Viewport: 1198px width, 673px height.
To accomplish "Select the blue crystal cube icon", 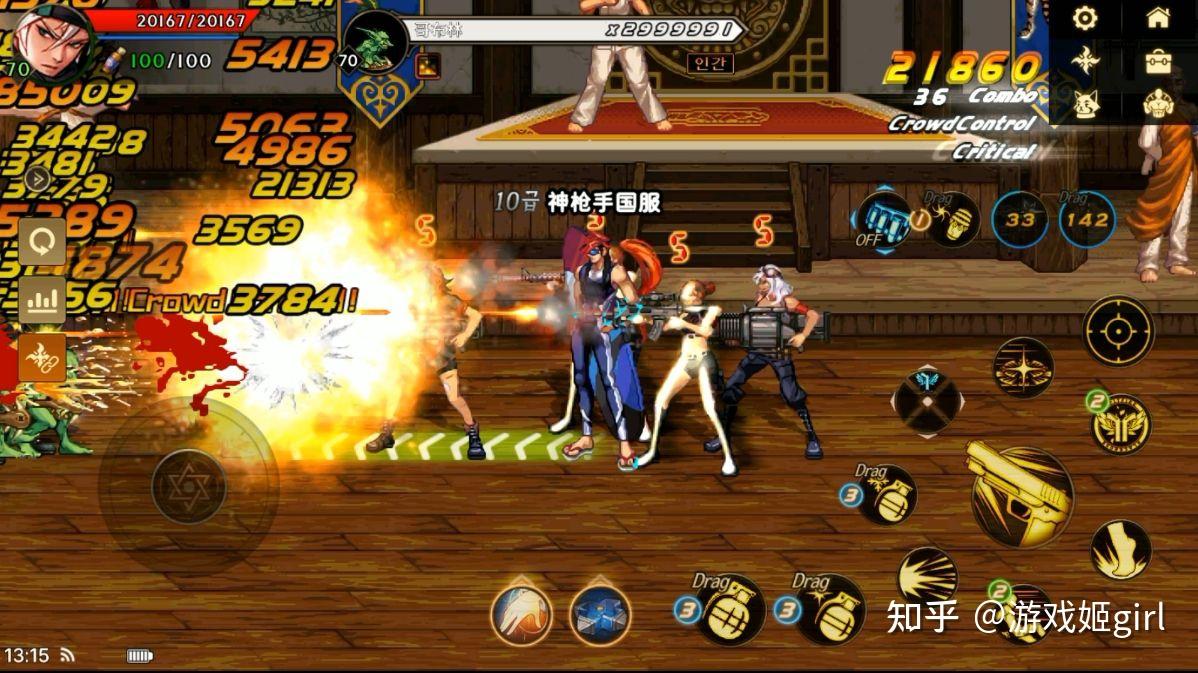I will (x=600, y=614).
